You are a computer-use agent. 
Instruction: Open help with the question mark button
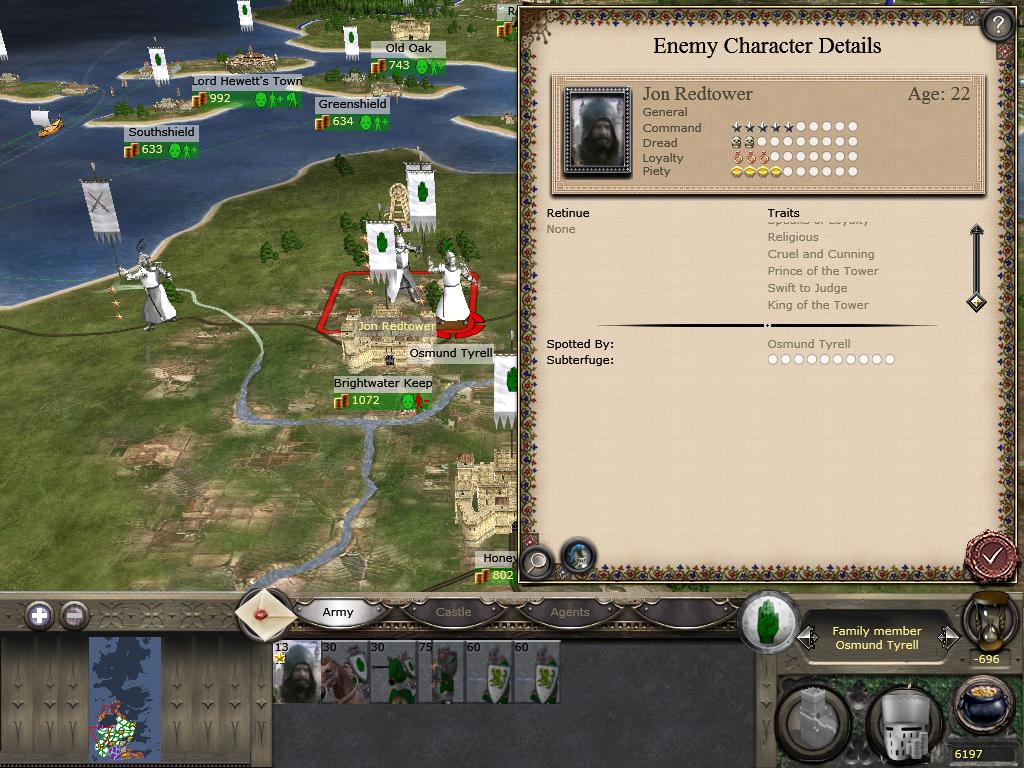pyautogui.click(x=997, y=25)
